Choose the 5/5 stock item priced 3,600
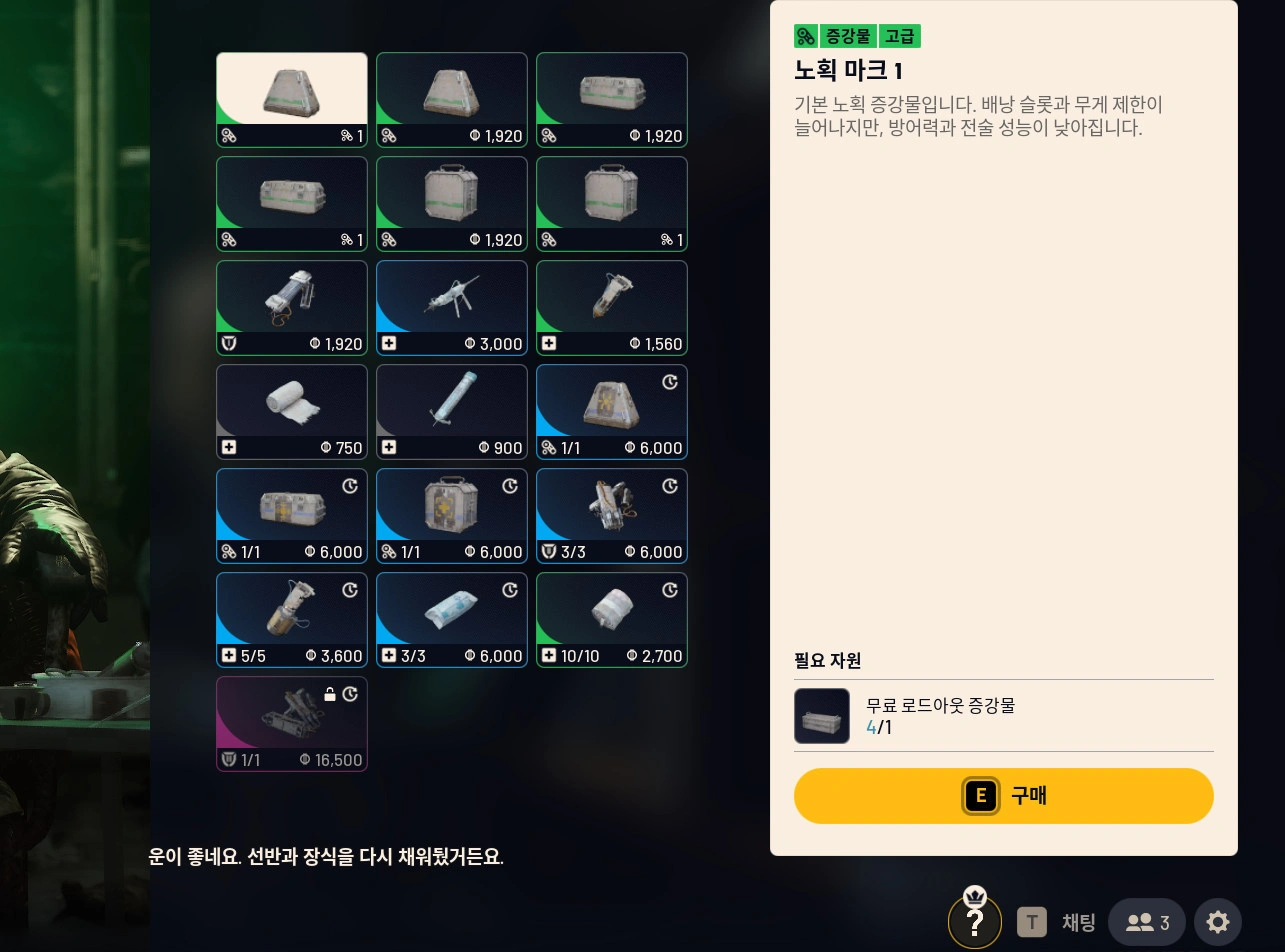 (292, 620)
